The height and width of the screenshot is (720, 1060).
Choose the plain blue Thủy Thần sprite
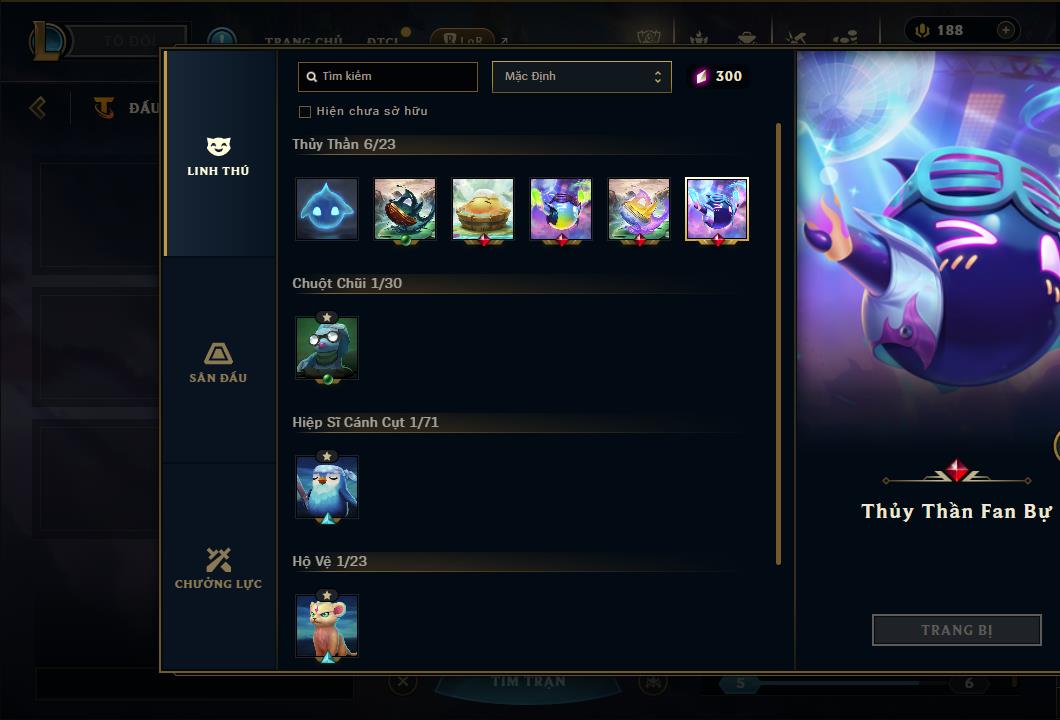[x=327, y=209]
